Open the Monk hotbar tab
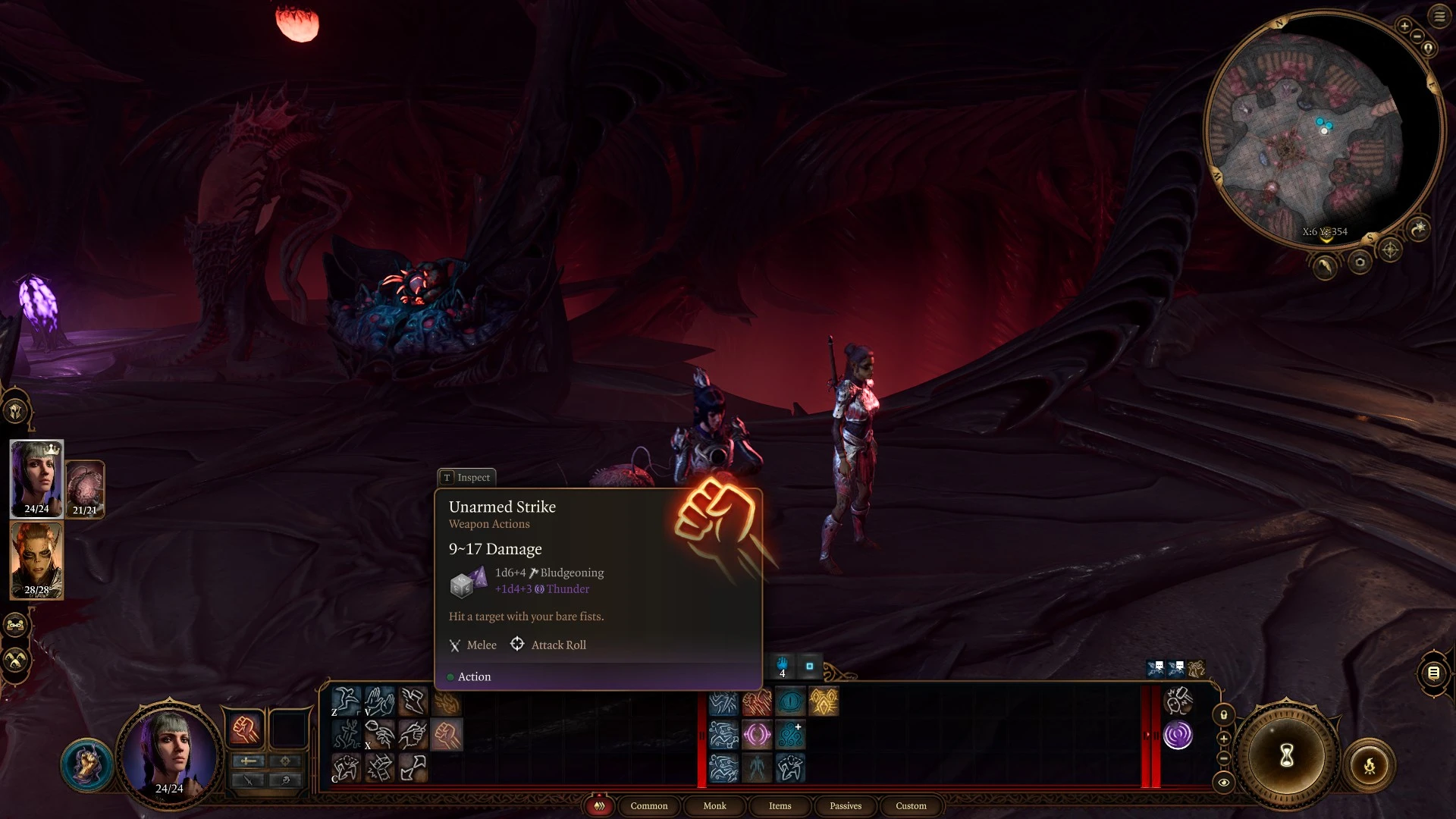This screenshot has height=819, width=1456. click(714, 805)
